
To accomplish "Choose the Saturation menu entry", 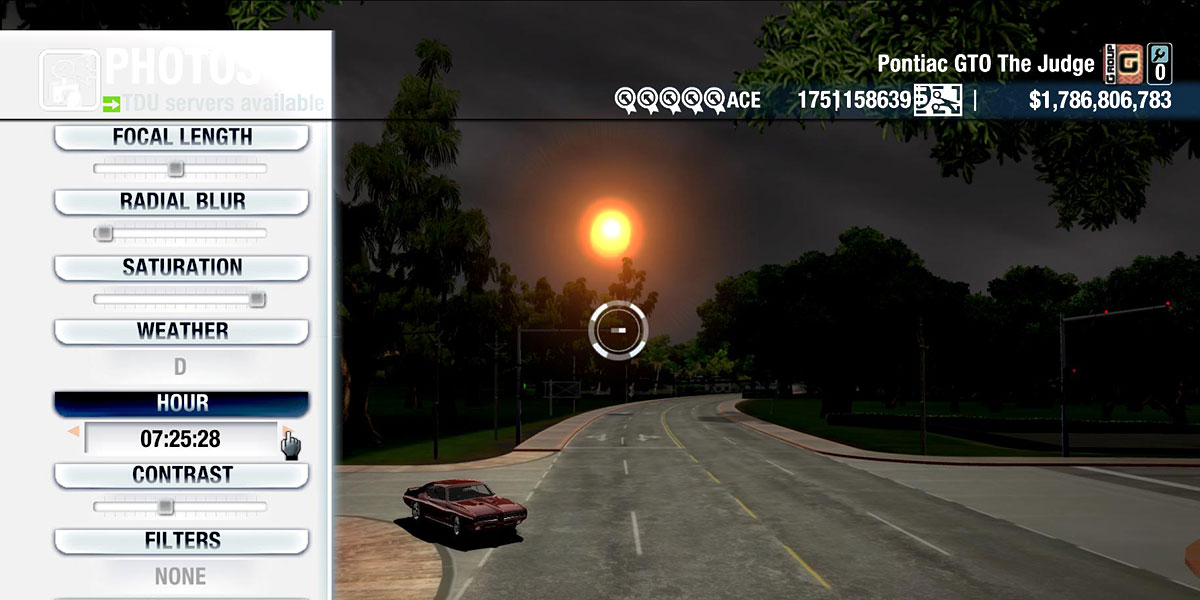I will pos(181,268).
